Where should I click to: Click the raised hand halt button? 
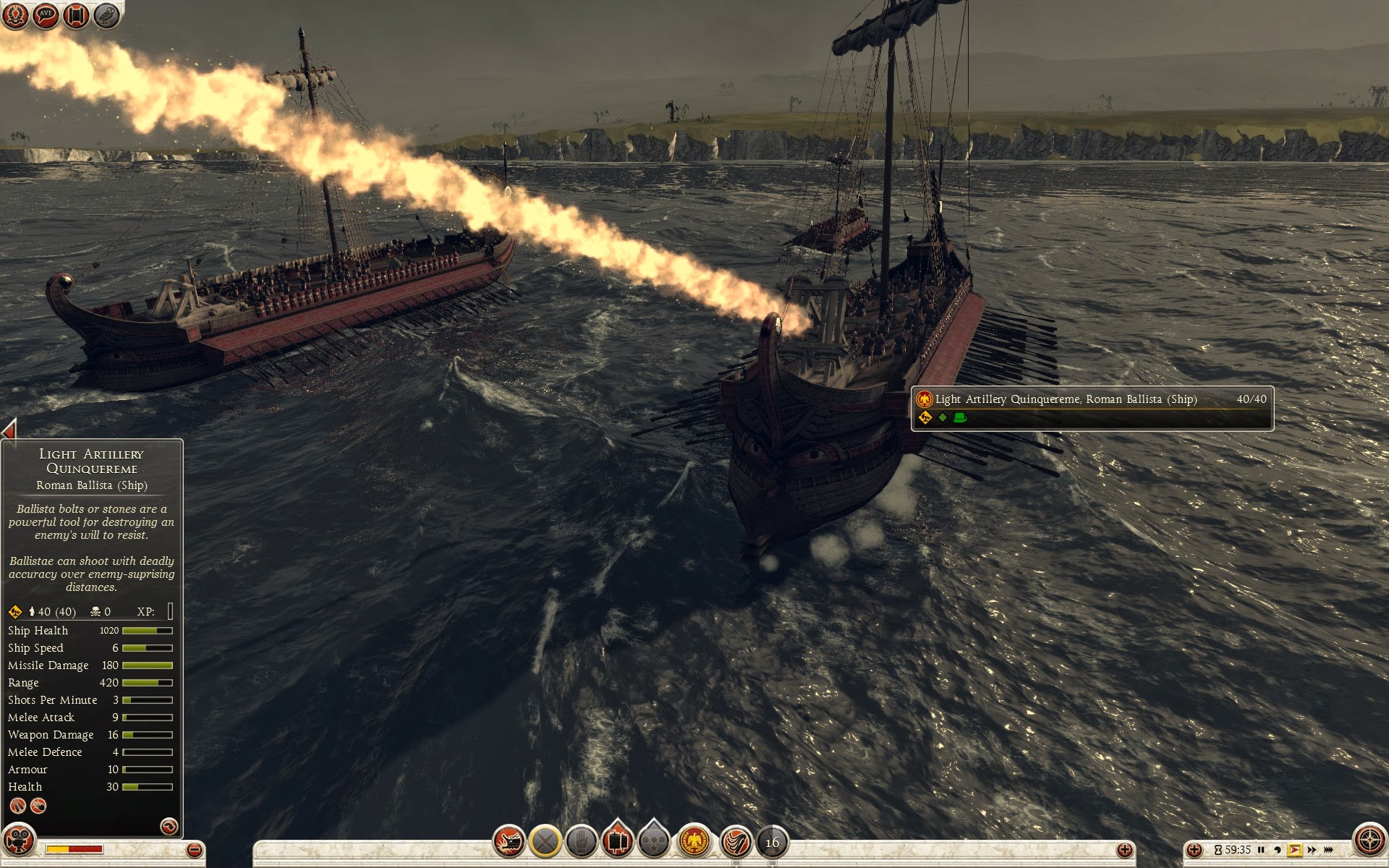point(581,841)
